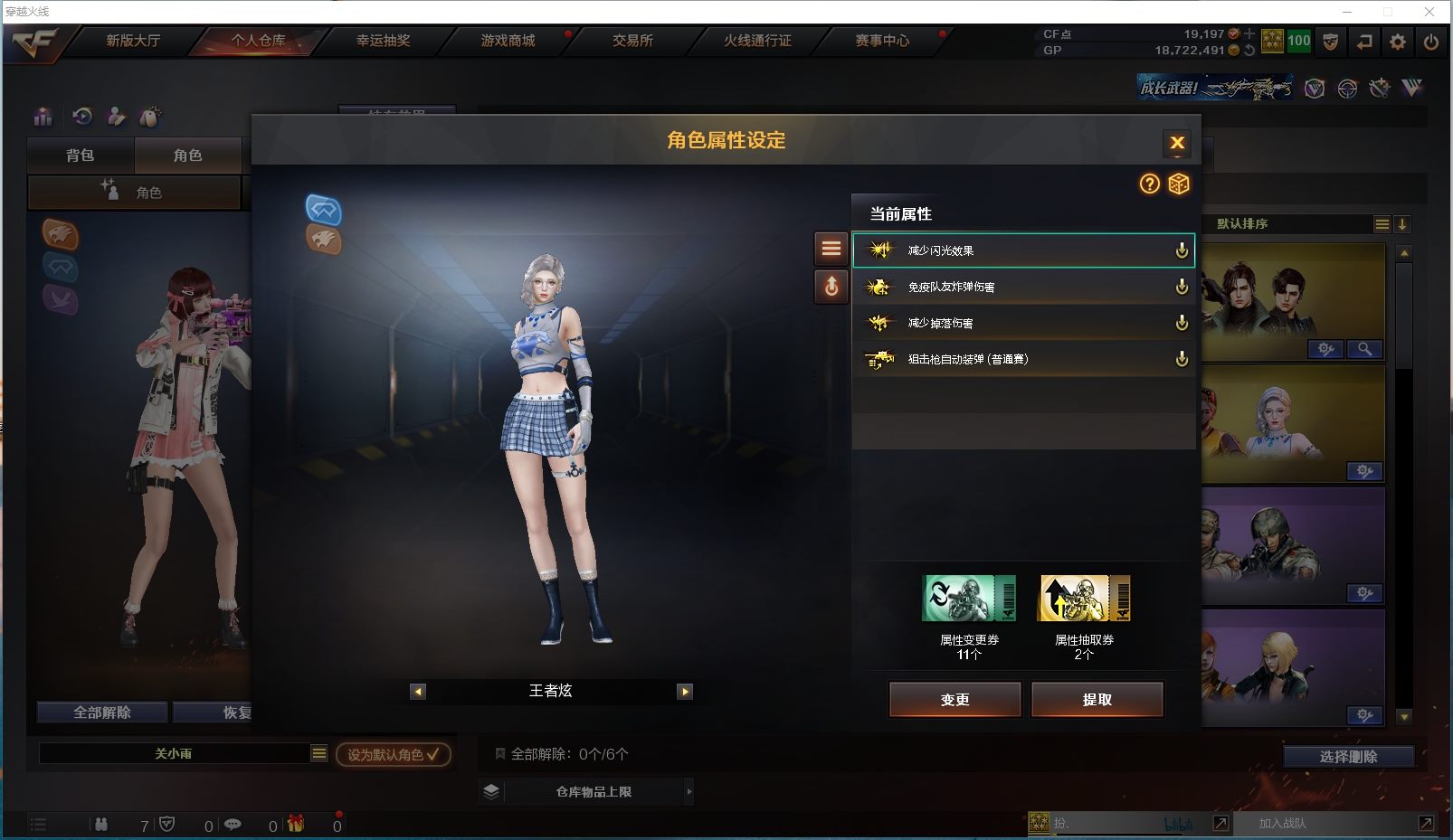Screen dimensions: 1453x840
Task: Select the 减少闪光效果 attribute row
Action: 1022,250
